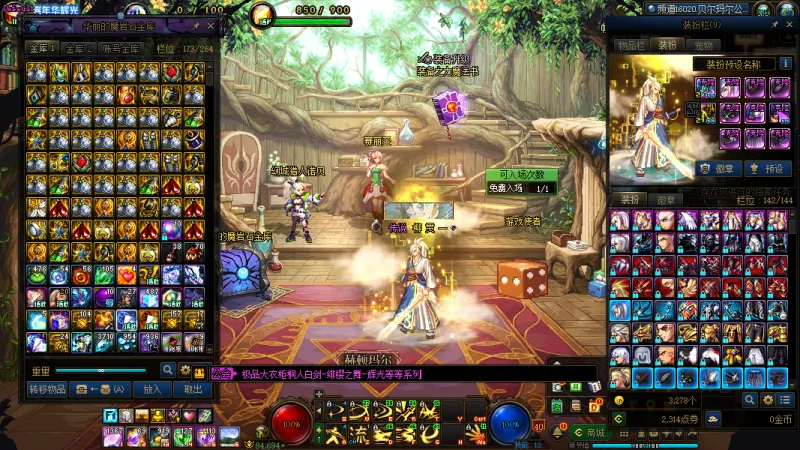800x450 pixels.
Task: Close the vault storage window
Action: [210, 26]
